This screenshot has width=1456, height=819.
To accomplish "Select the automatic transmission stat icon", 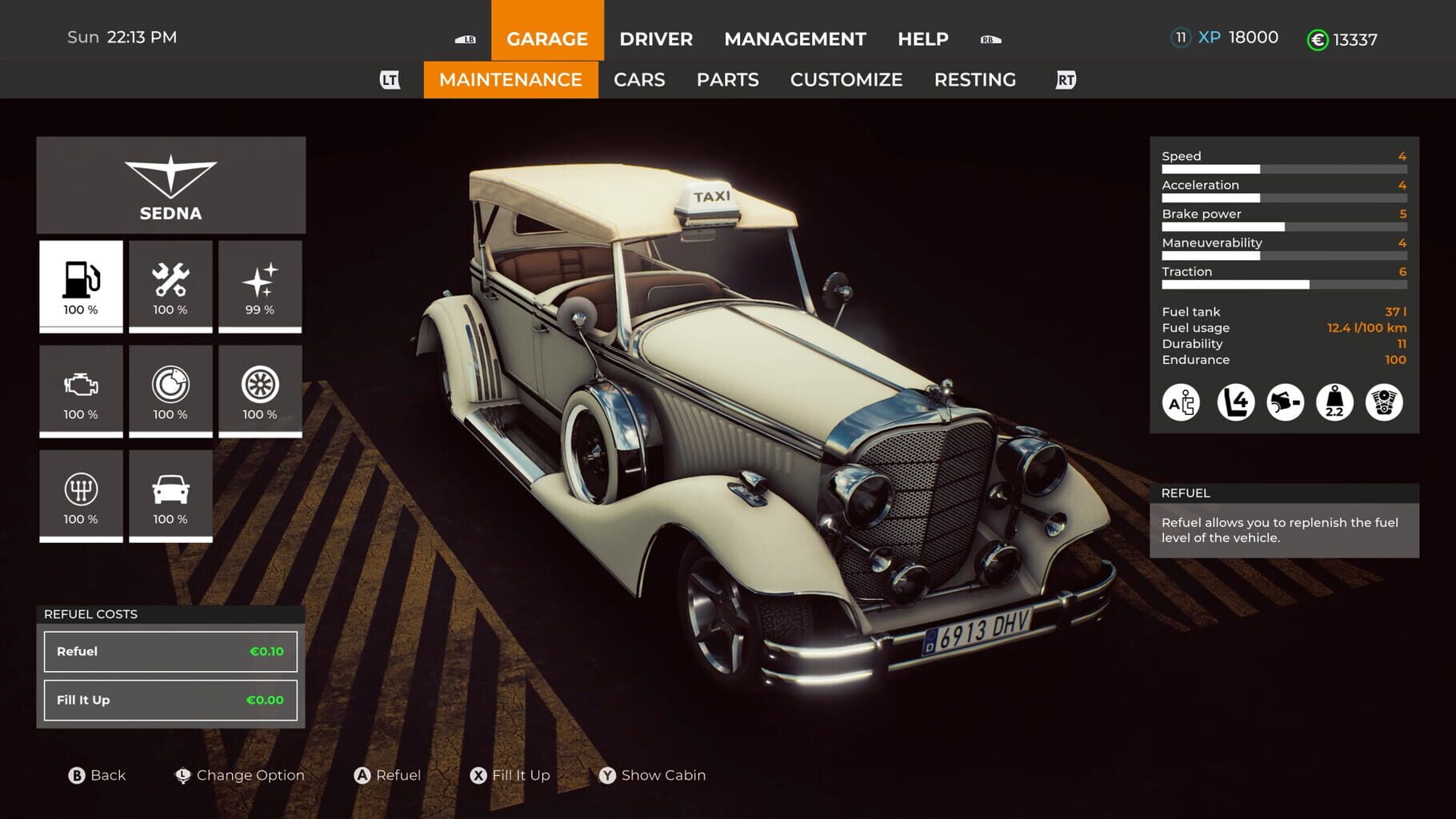I will click(1181, 404).
